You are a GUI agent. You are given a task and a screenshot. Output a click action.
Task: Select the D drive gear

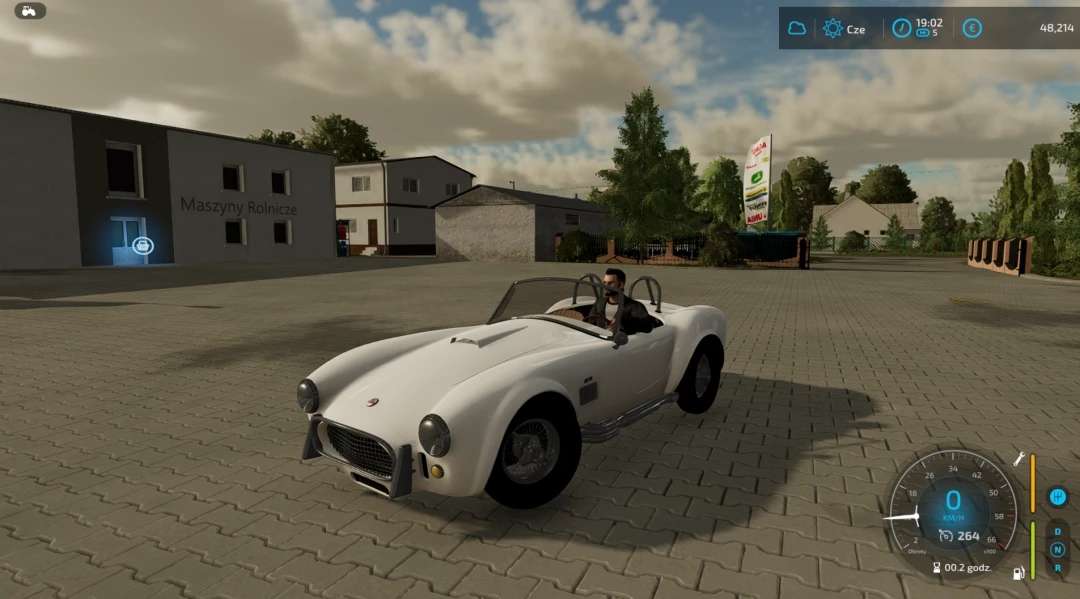tap(1057, 532)
